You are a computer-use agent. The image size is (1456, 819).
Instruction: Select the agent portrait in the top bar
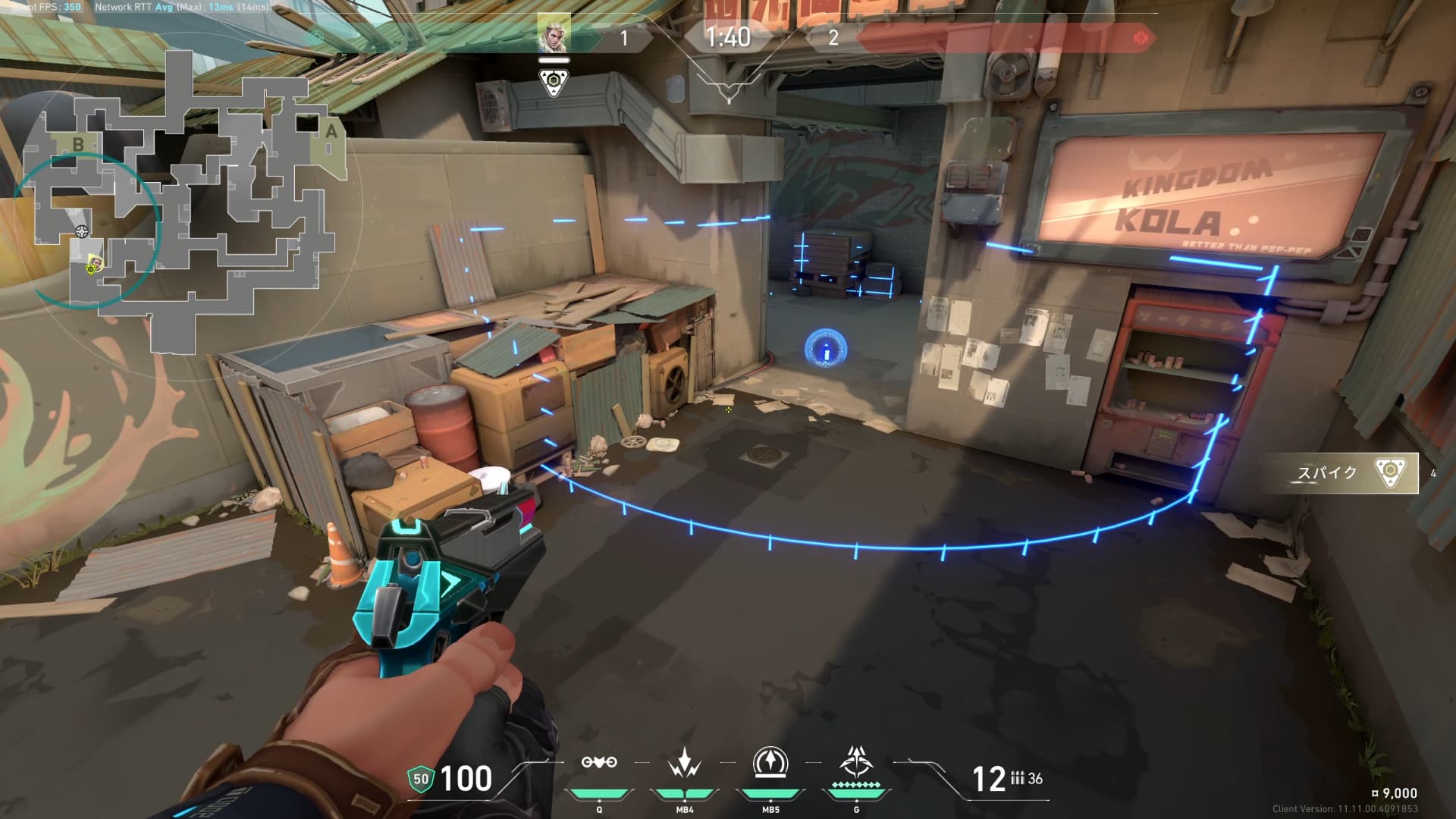tap(554, 33)
